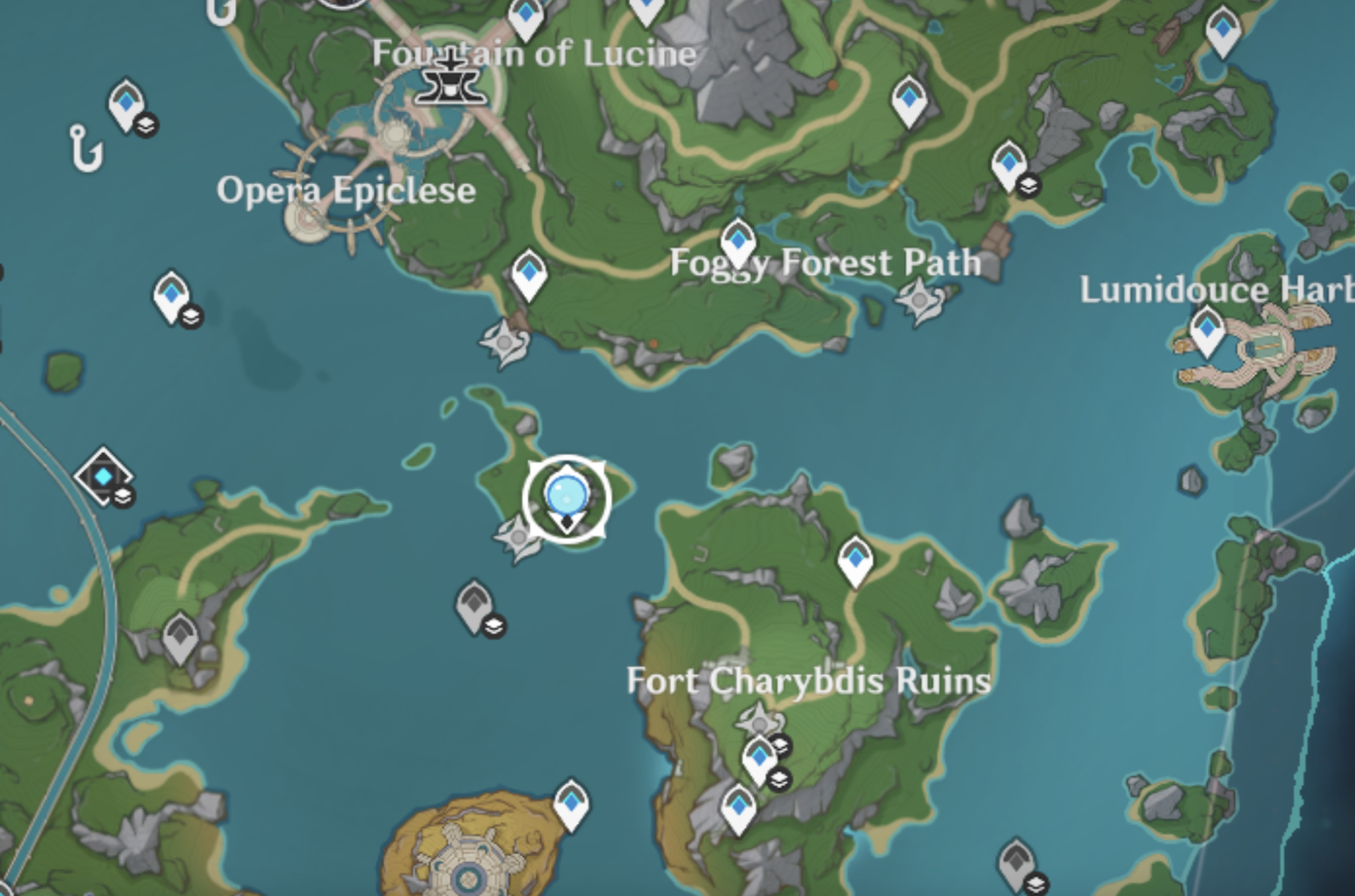Click the Opera Epiclese location label
This screenshot has height=896, width=1355.
[x=347, y=189]
